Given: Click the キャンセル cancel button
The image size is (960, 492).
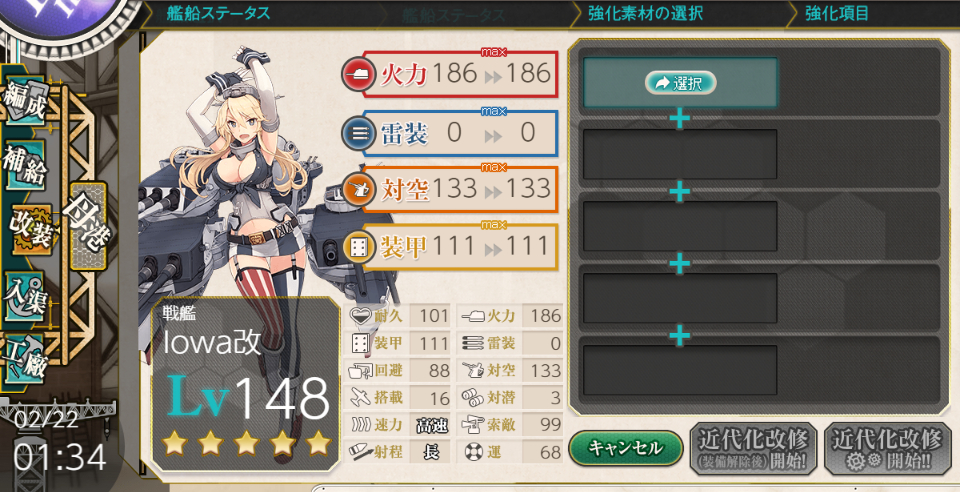Looking at the screenshot, I should [x=626, y=448].
